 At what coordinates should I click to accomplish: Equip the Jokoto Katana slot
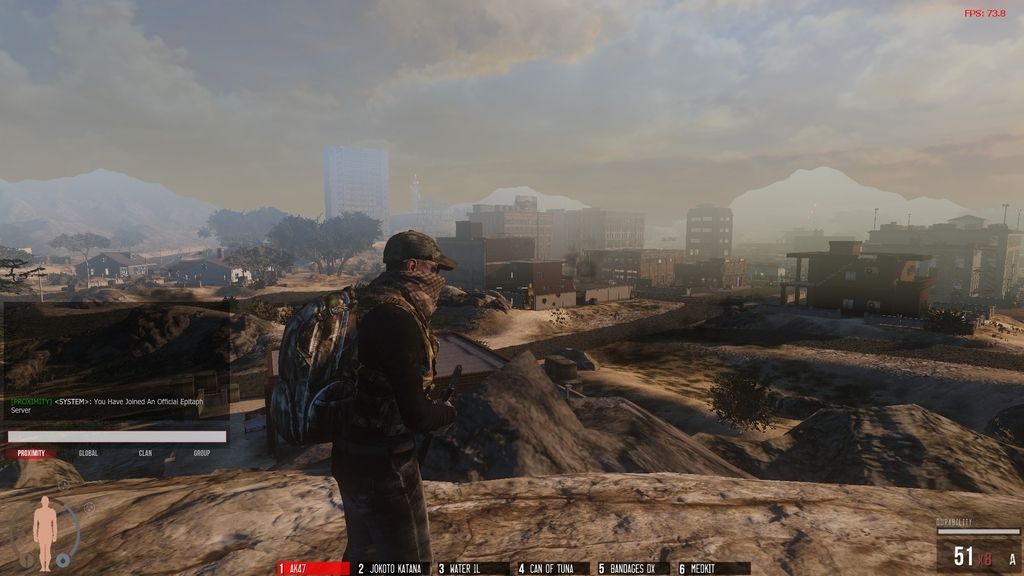(x=393, y=568)
